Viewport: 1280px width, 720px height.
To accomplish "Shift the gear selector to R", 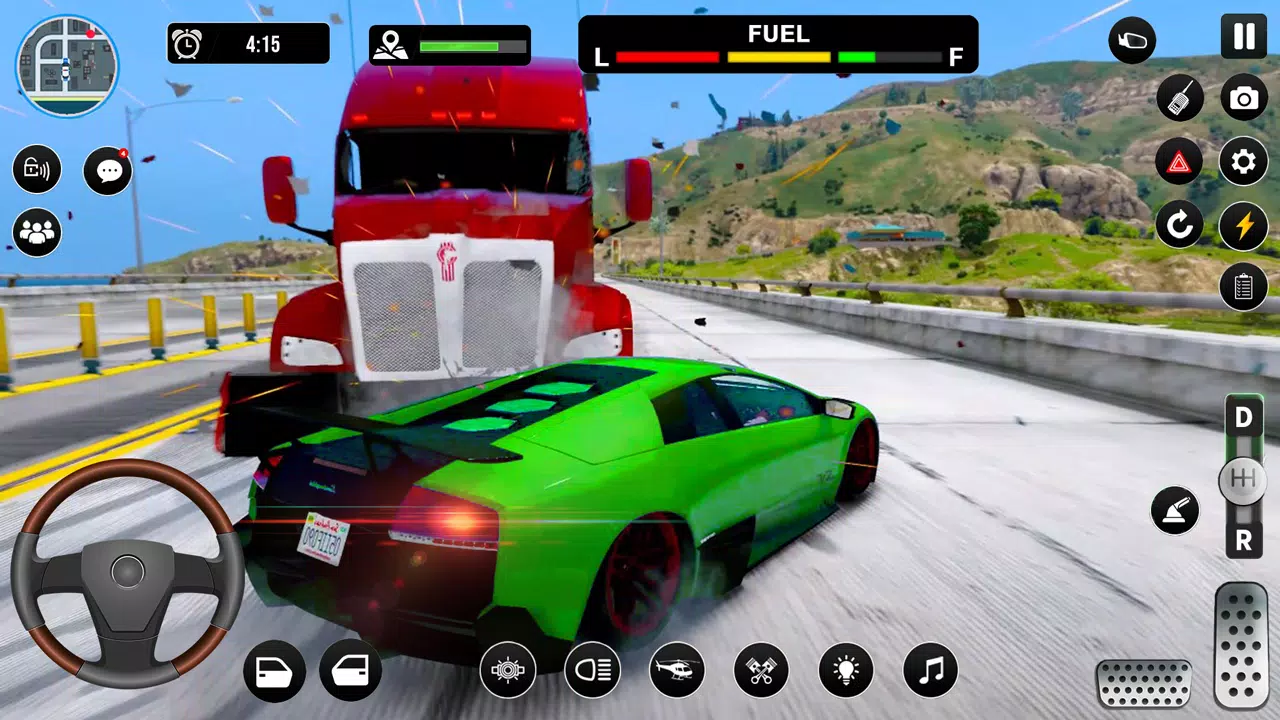I will pos(1243,541).
